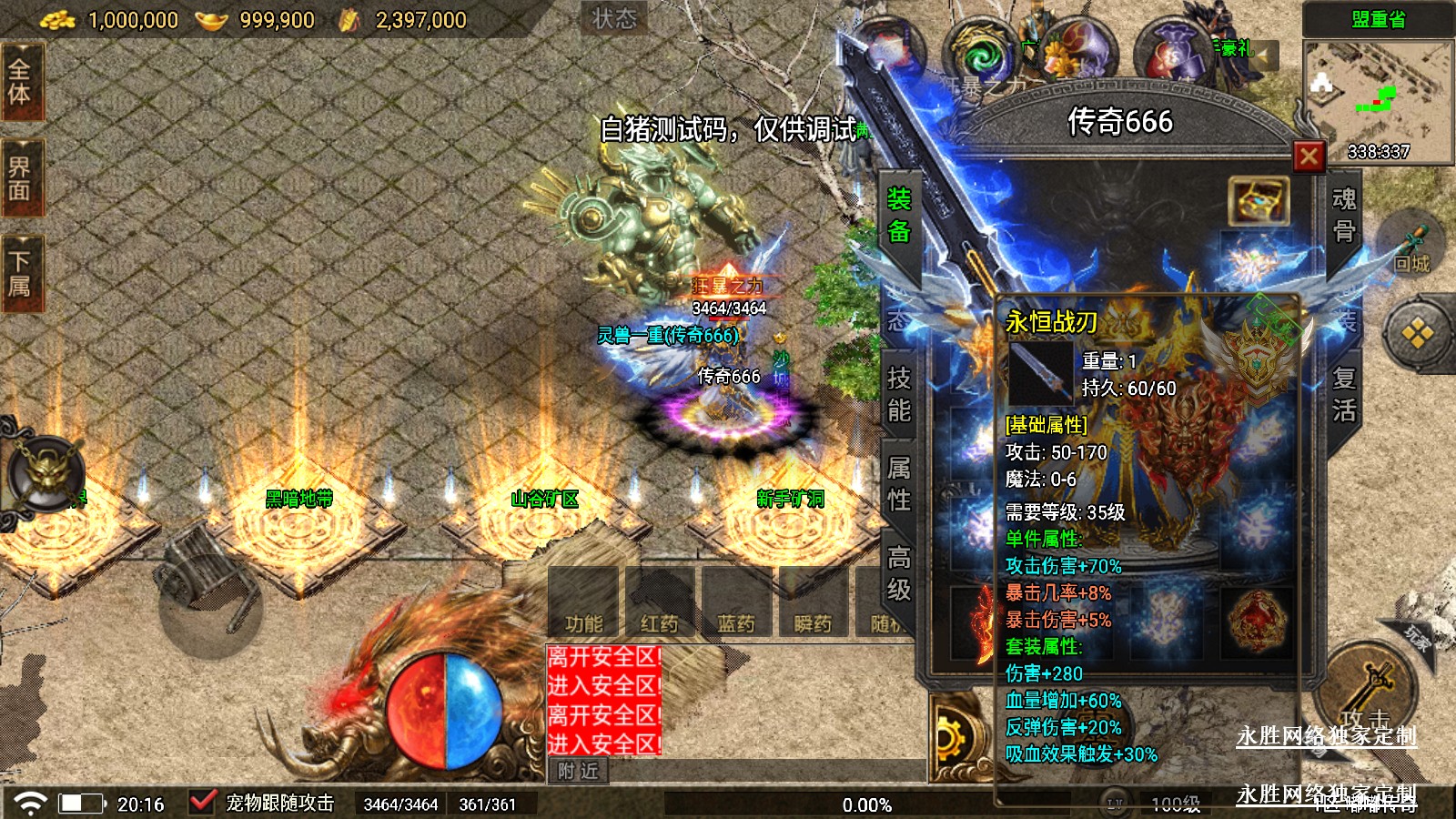Open the 魂骨 soul bone tab

(1343, 216)
